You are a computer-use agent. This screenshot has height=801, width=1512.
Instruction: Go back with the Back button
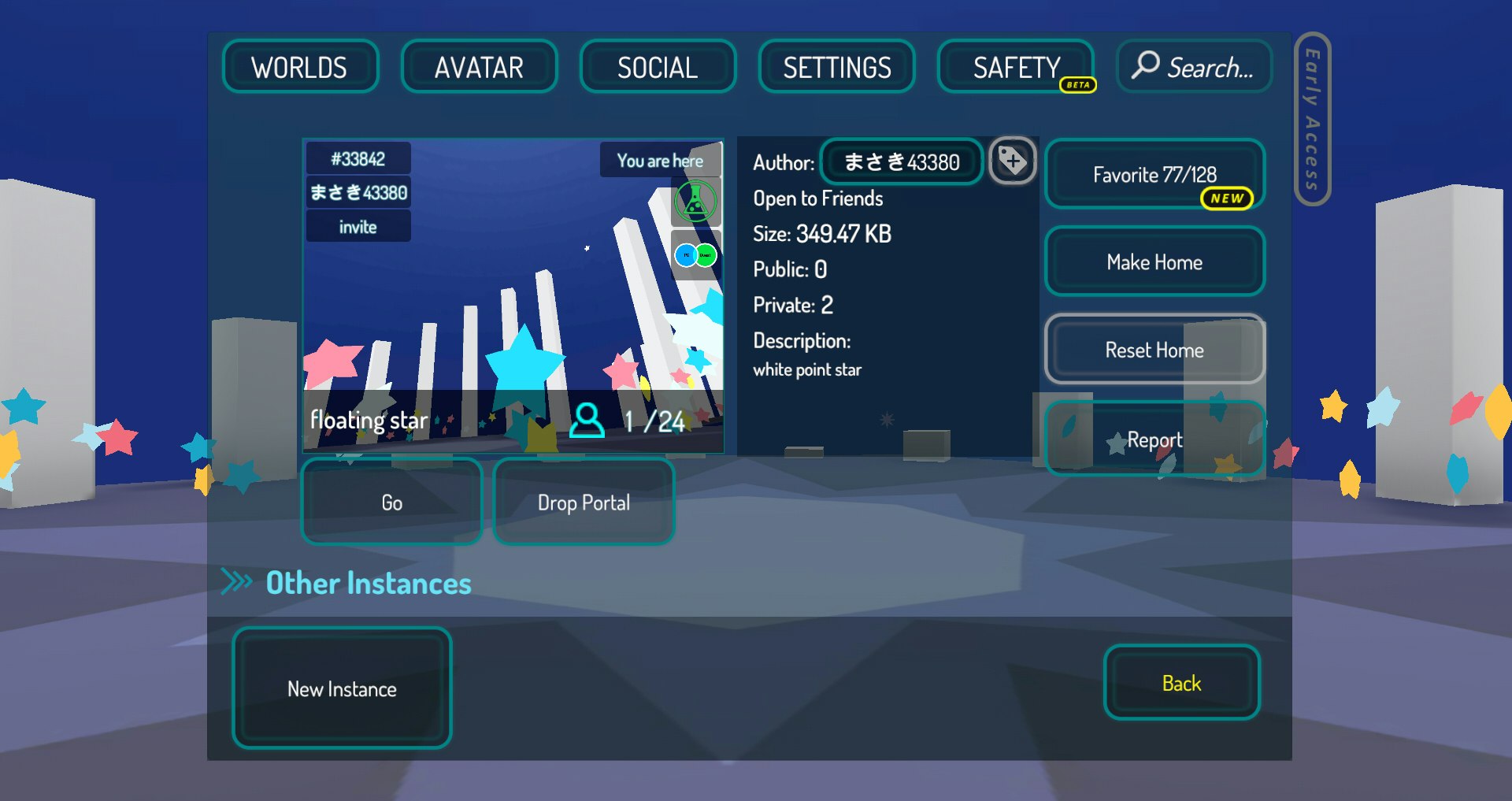[1181, 683]
